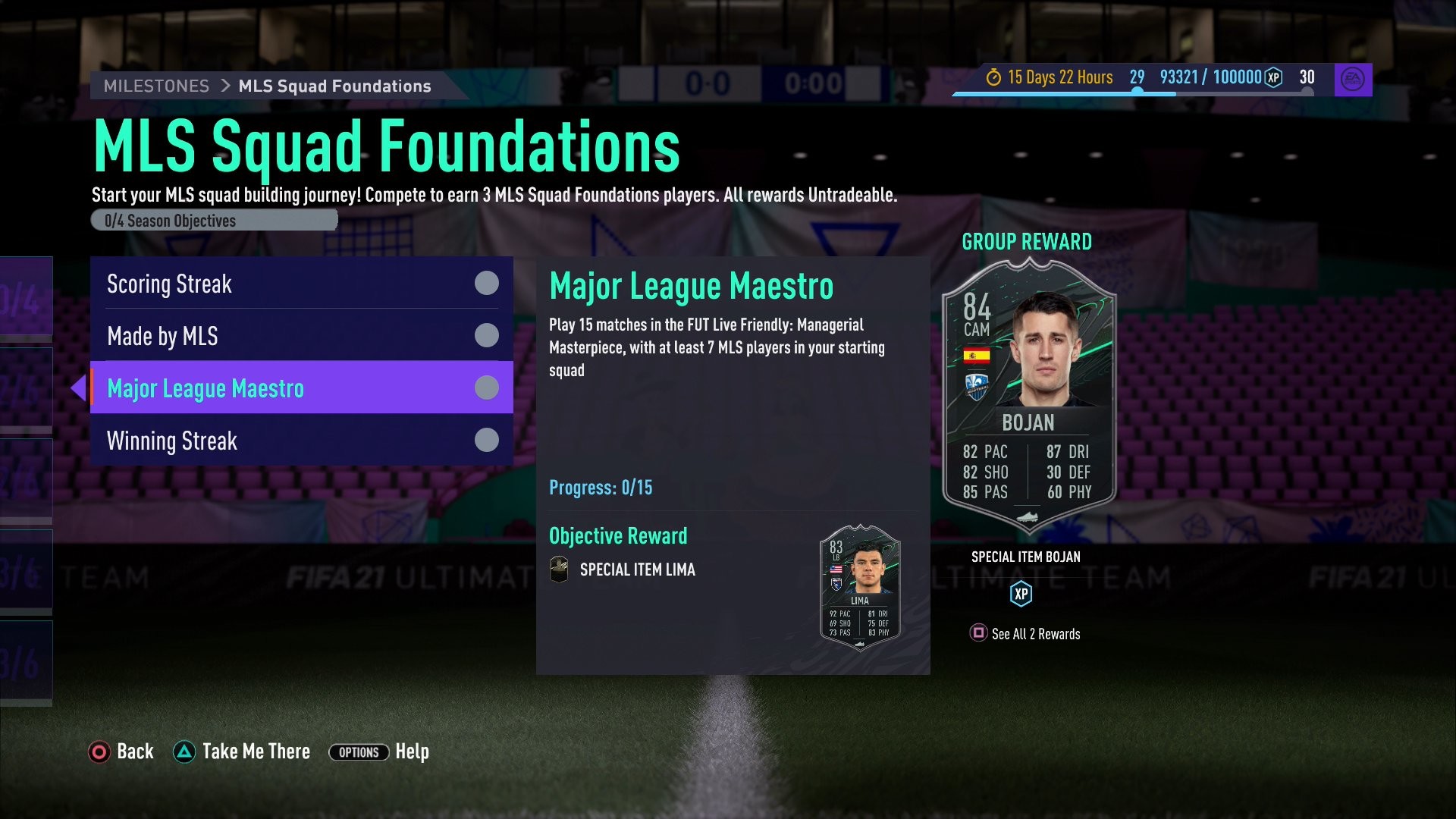Expand the 0/4 Season Objectives bar
Screen dimensions: 1456x819
pyautogui.click(x=215, y=220)
